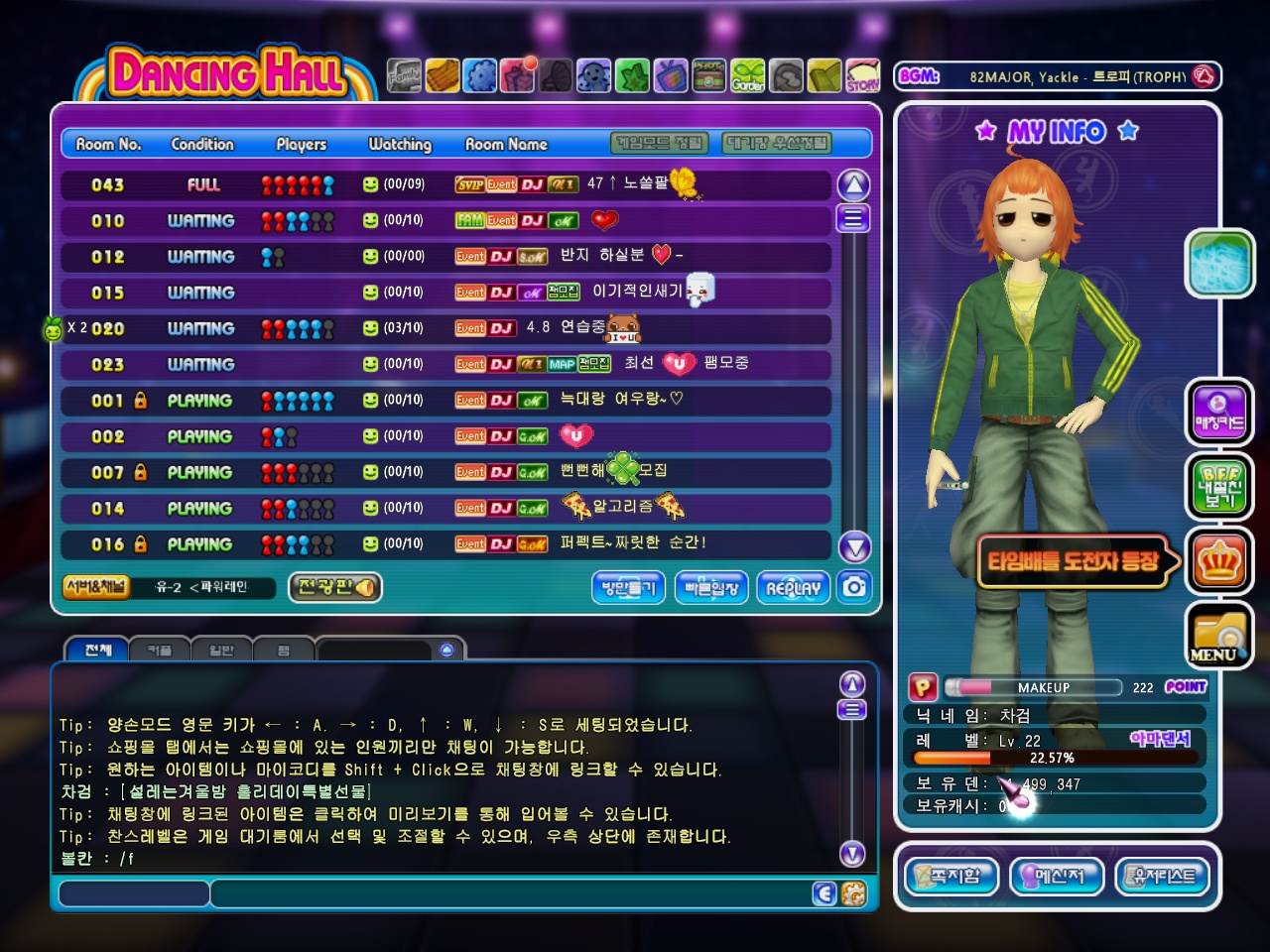Open the camera screenshot button
1270x952 pixels.
(854, 587)
